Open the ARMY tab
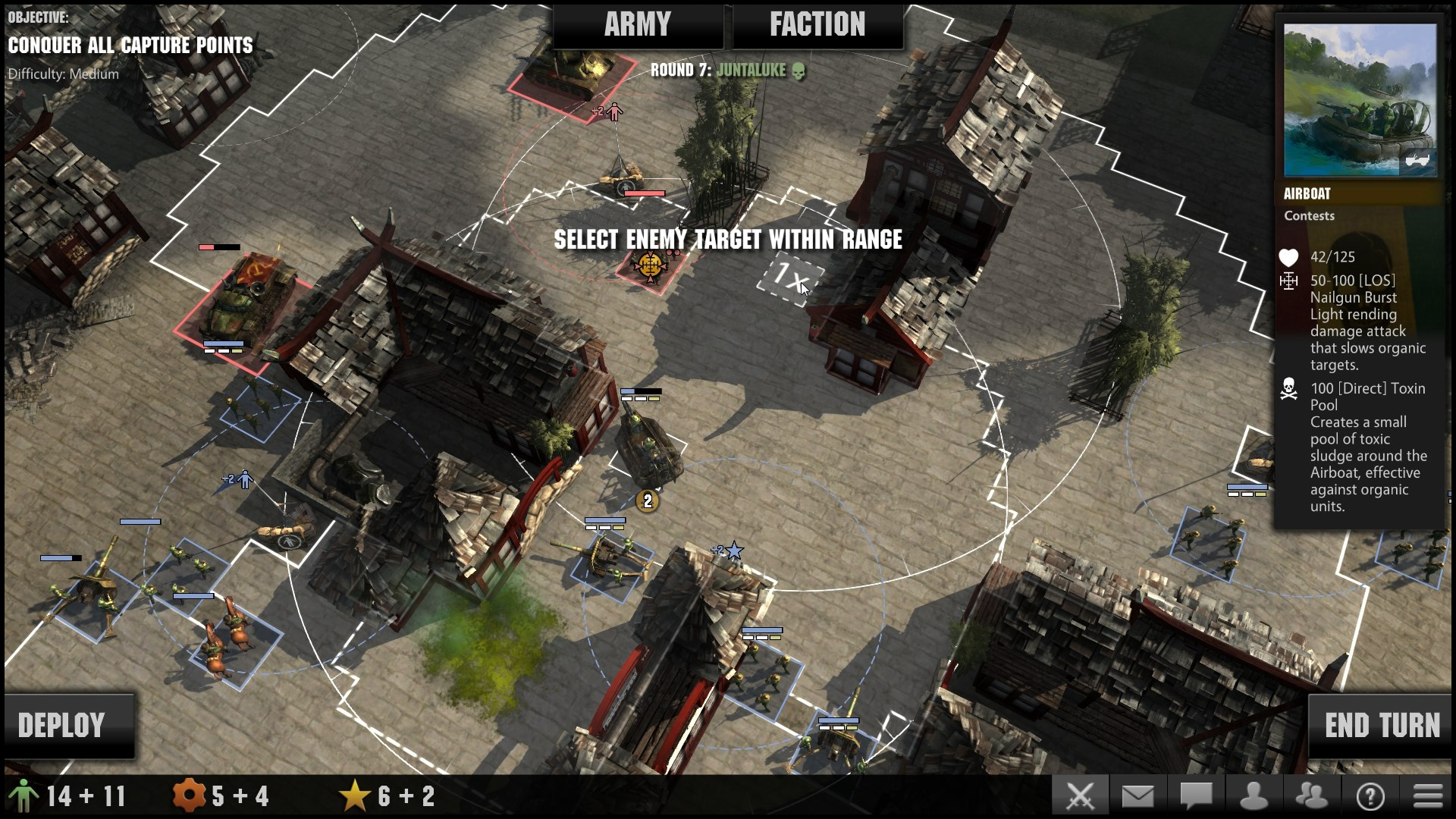Viewport: 1456px width, 819px height. pyautogui.click(x=637, y=24)
